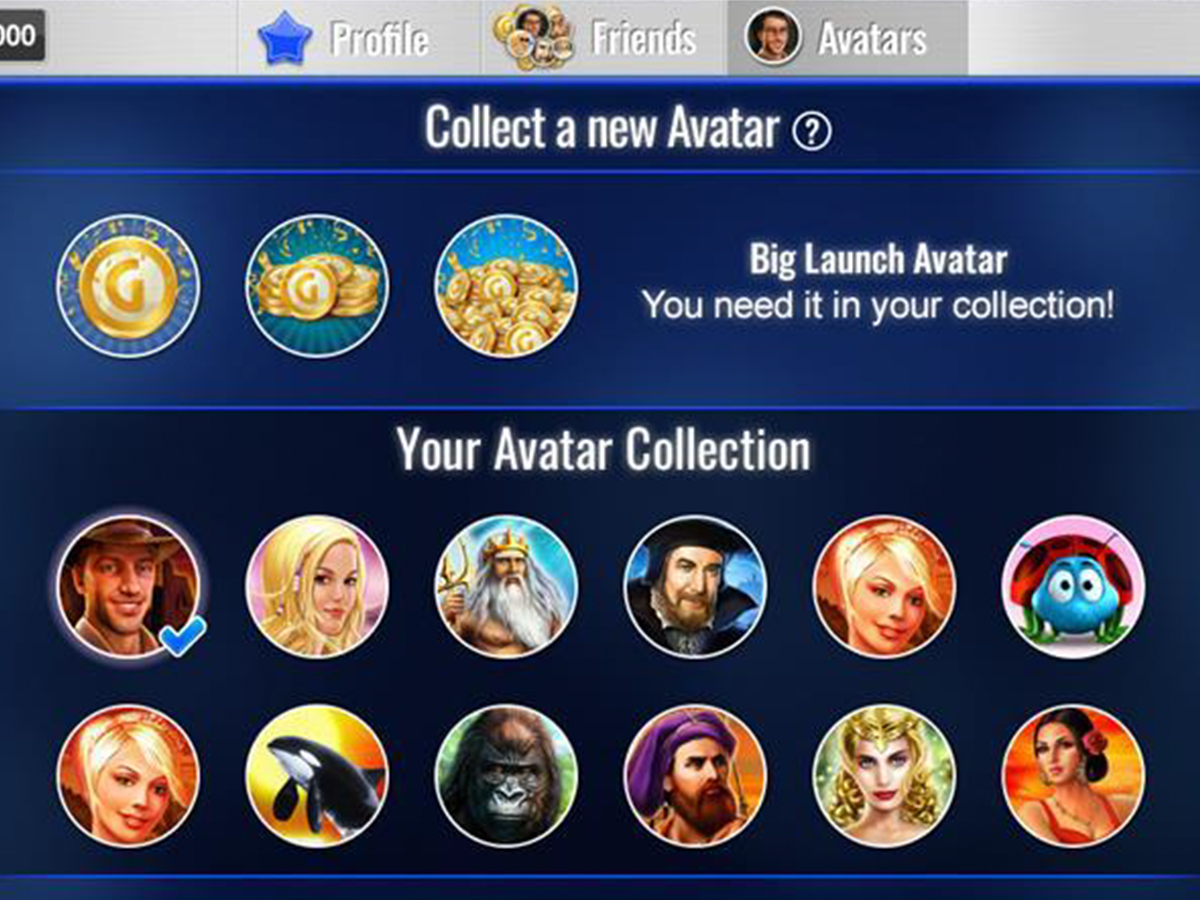Select the black-hatted bearded man avatar
This screenshot has height=900, width=1200.
pyautogui.click(x=695, y=587)
